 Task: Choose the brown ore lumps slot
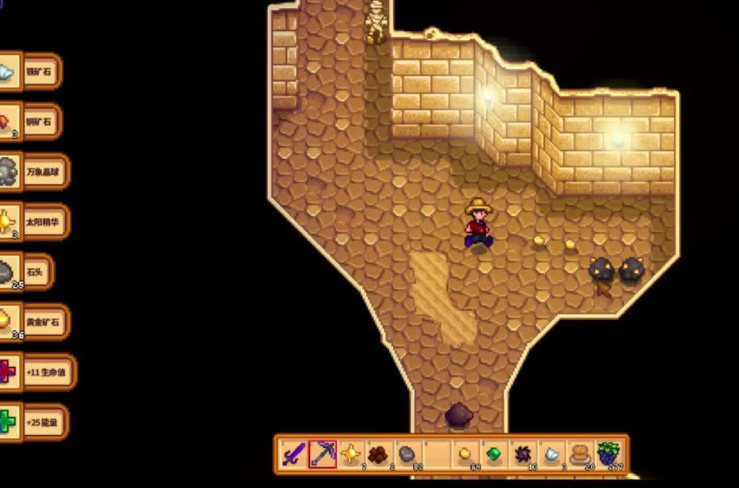[379, 454]
